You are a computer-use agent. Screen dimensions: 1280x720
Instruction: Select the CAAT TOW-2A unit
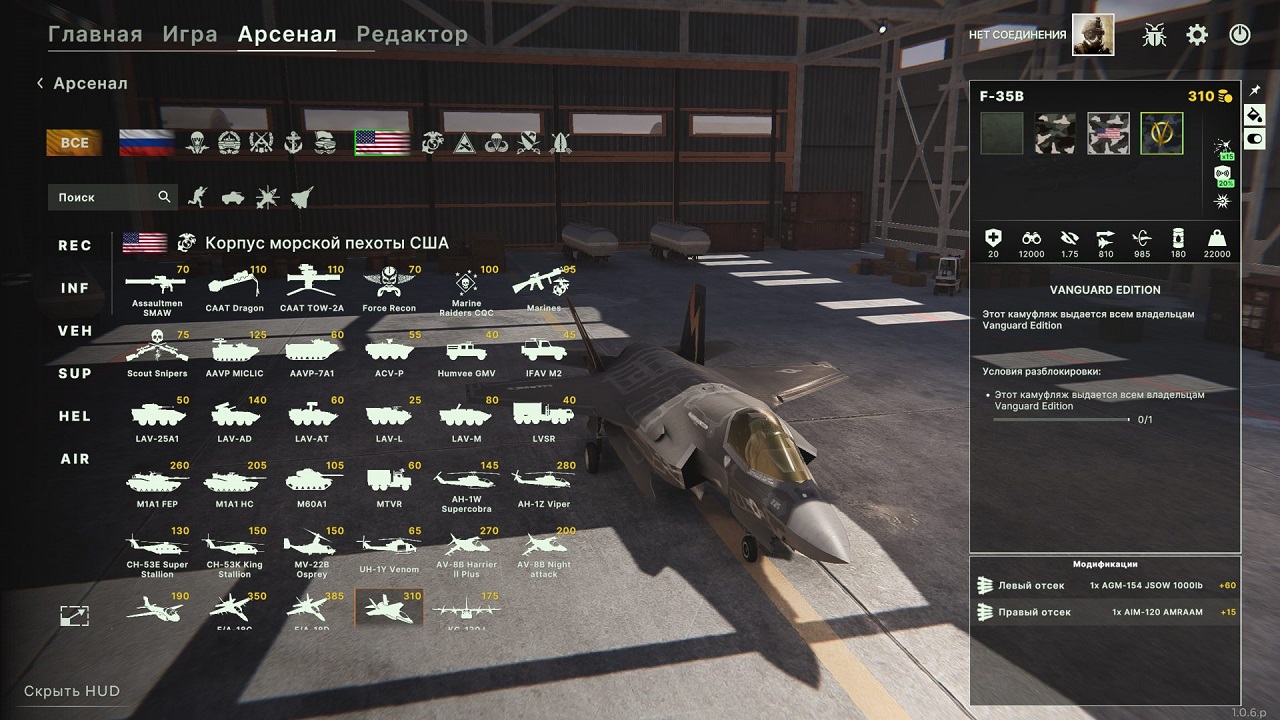[x=311, y=288]
